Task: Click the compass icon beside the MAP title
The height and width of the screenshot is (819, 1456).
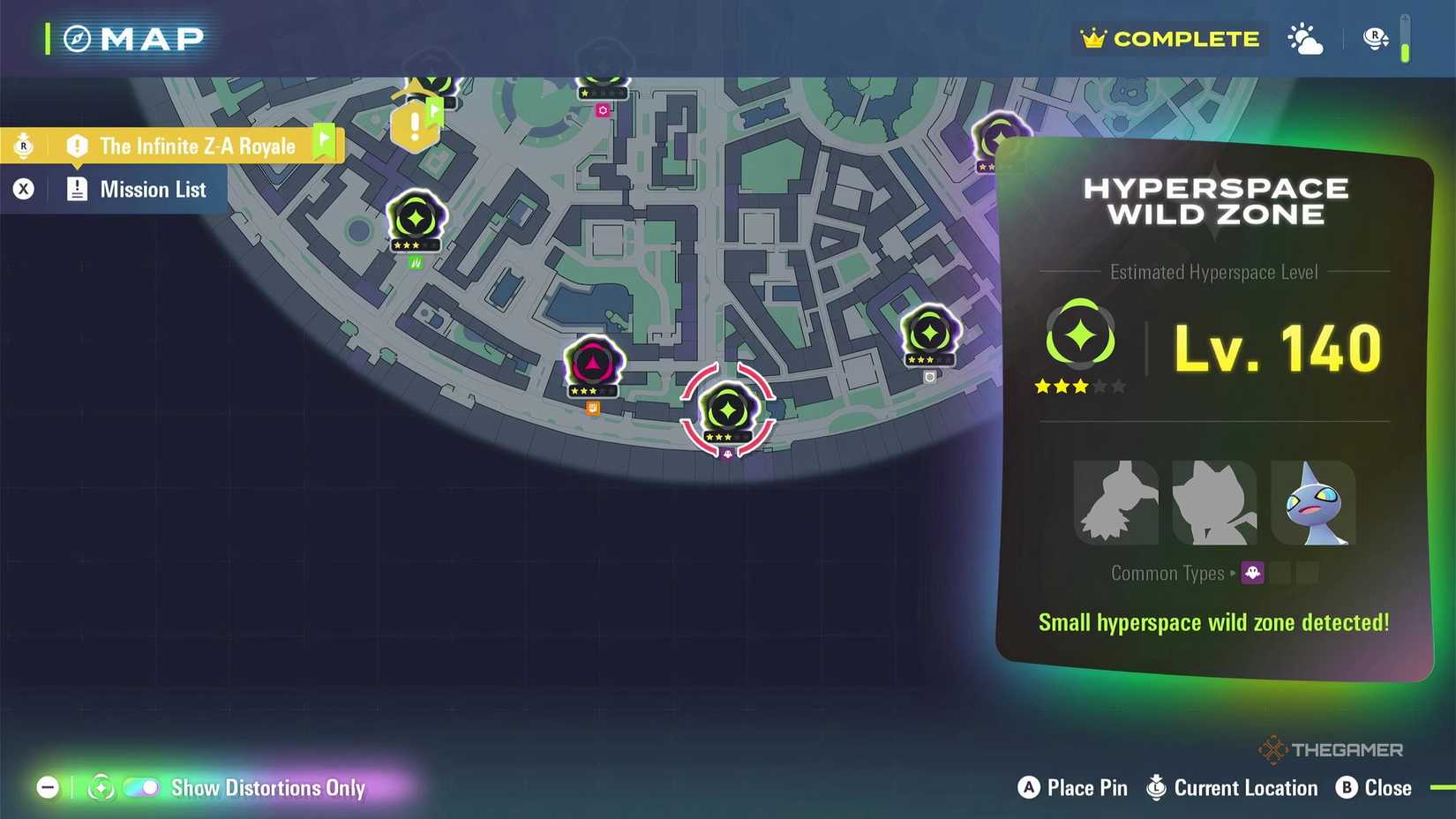Action: tap(77, 39)
